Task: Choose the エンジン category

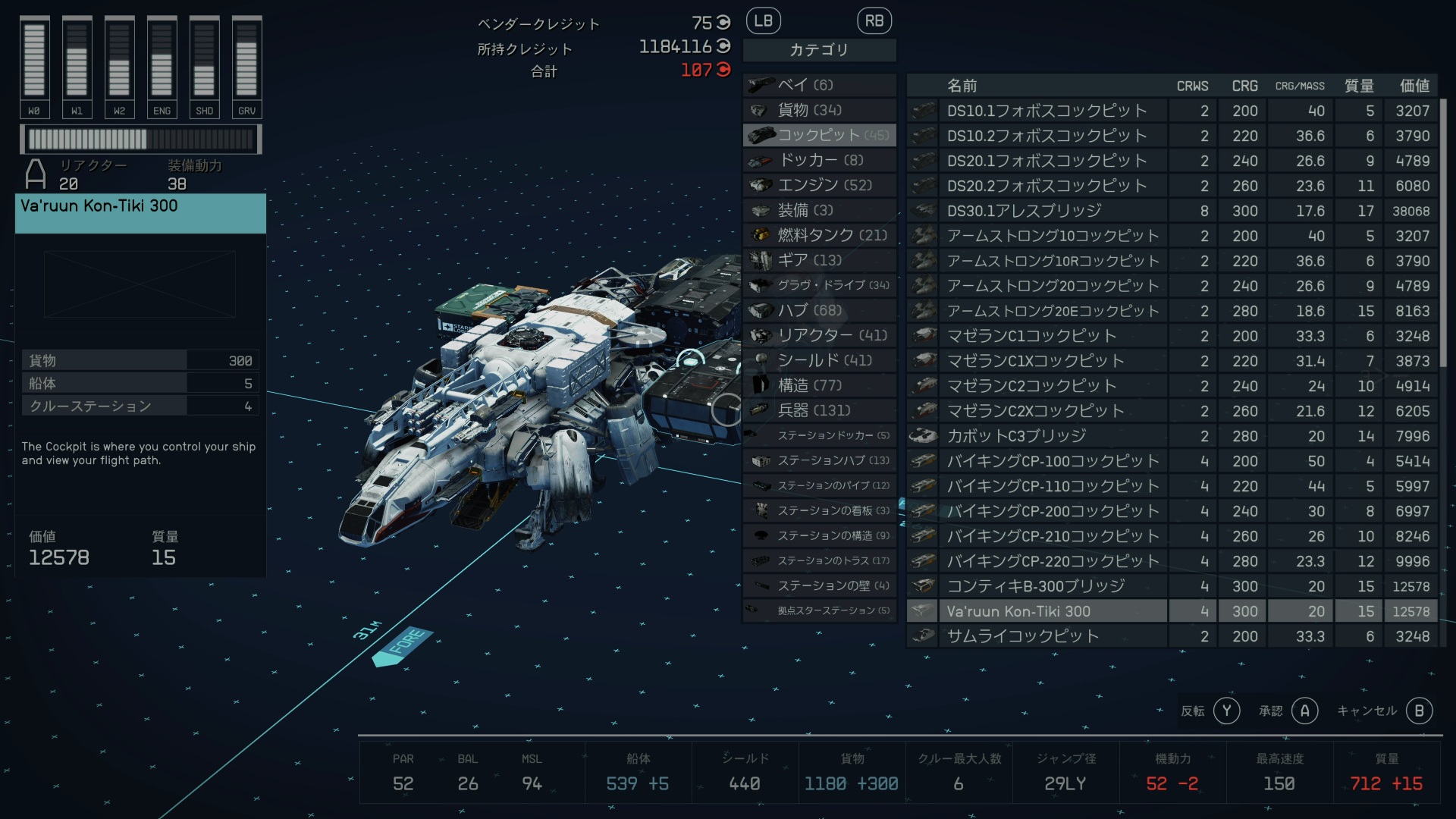Action: click(819, 185)
